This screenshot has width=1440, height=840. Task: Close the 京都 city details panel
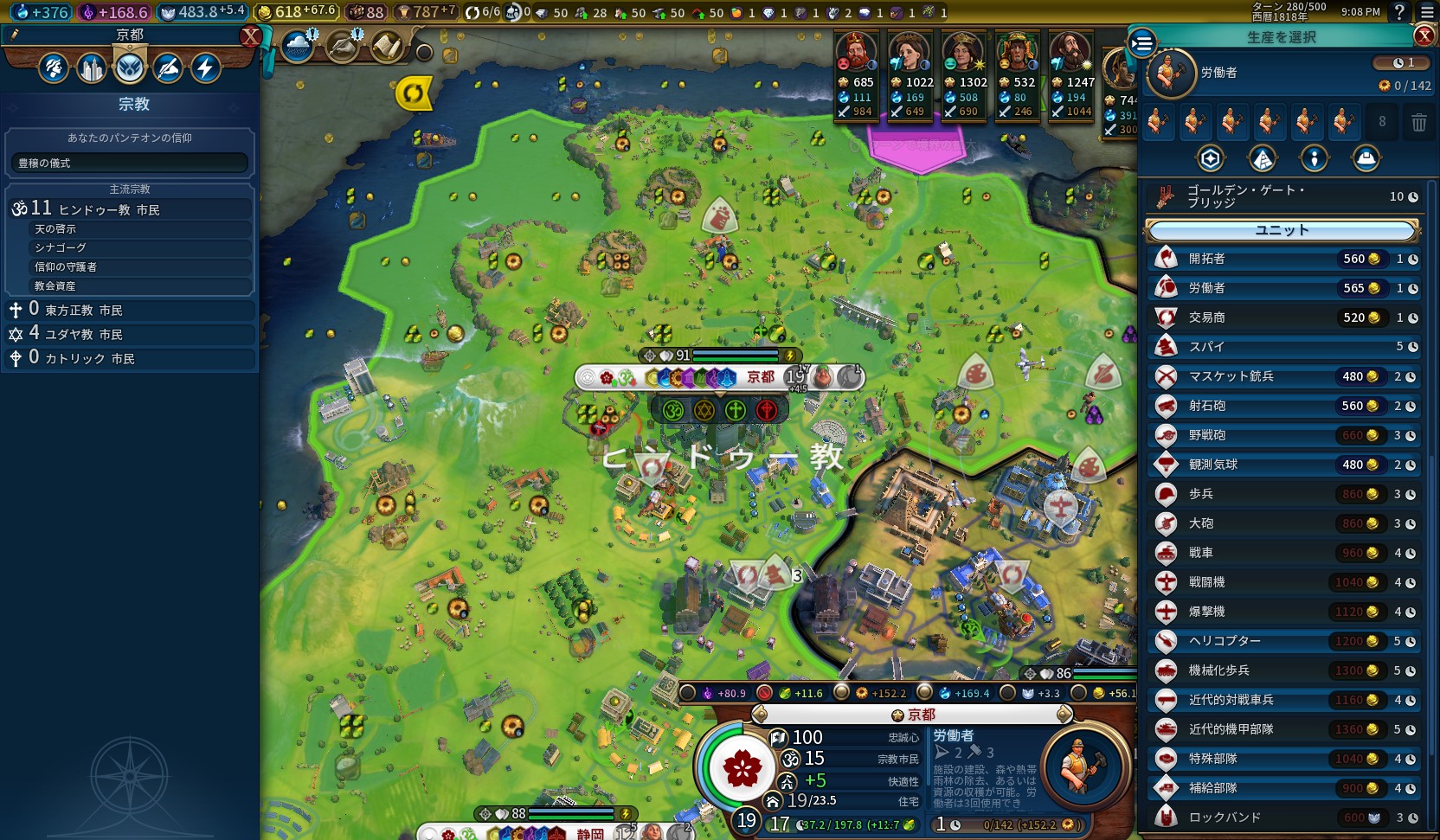tap(250, 36)
